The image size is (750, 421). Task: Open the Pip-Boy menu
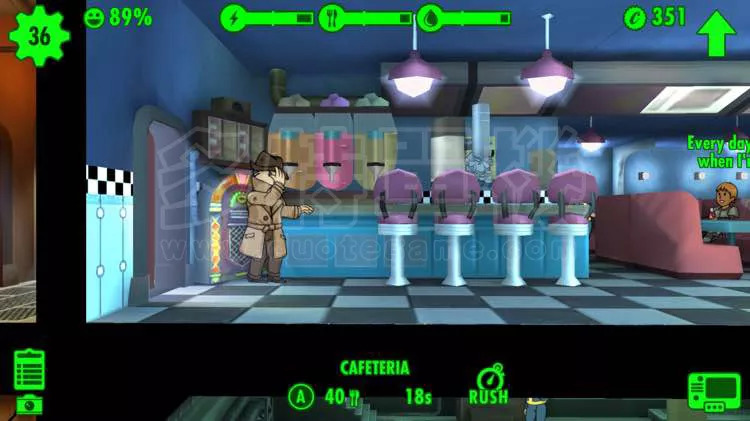(713, 392)
